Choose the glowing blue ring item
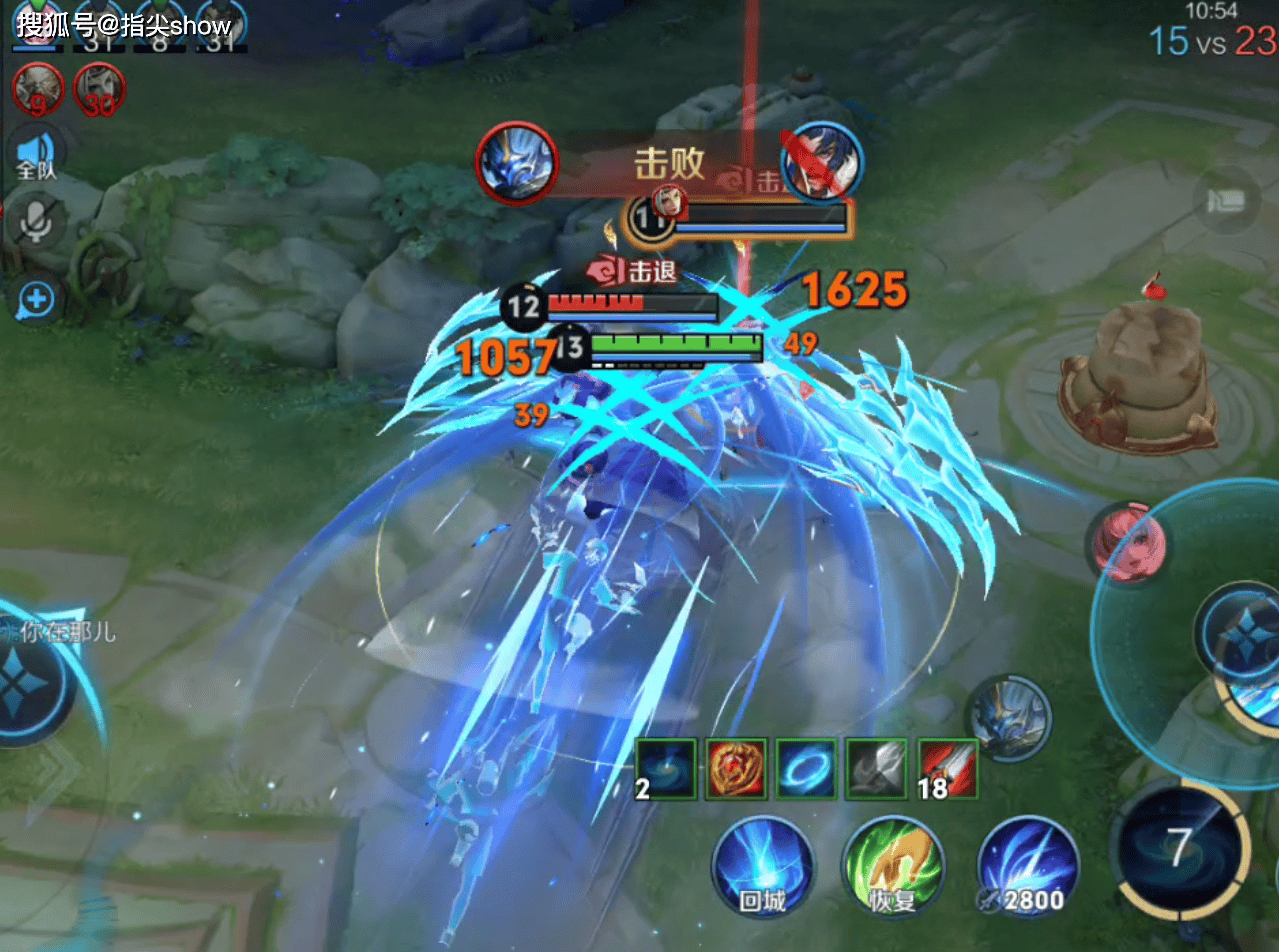This screenshot has height=952, width=1279. click(x=806, y=769)
